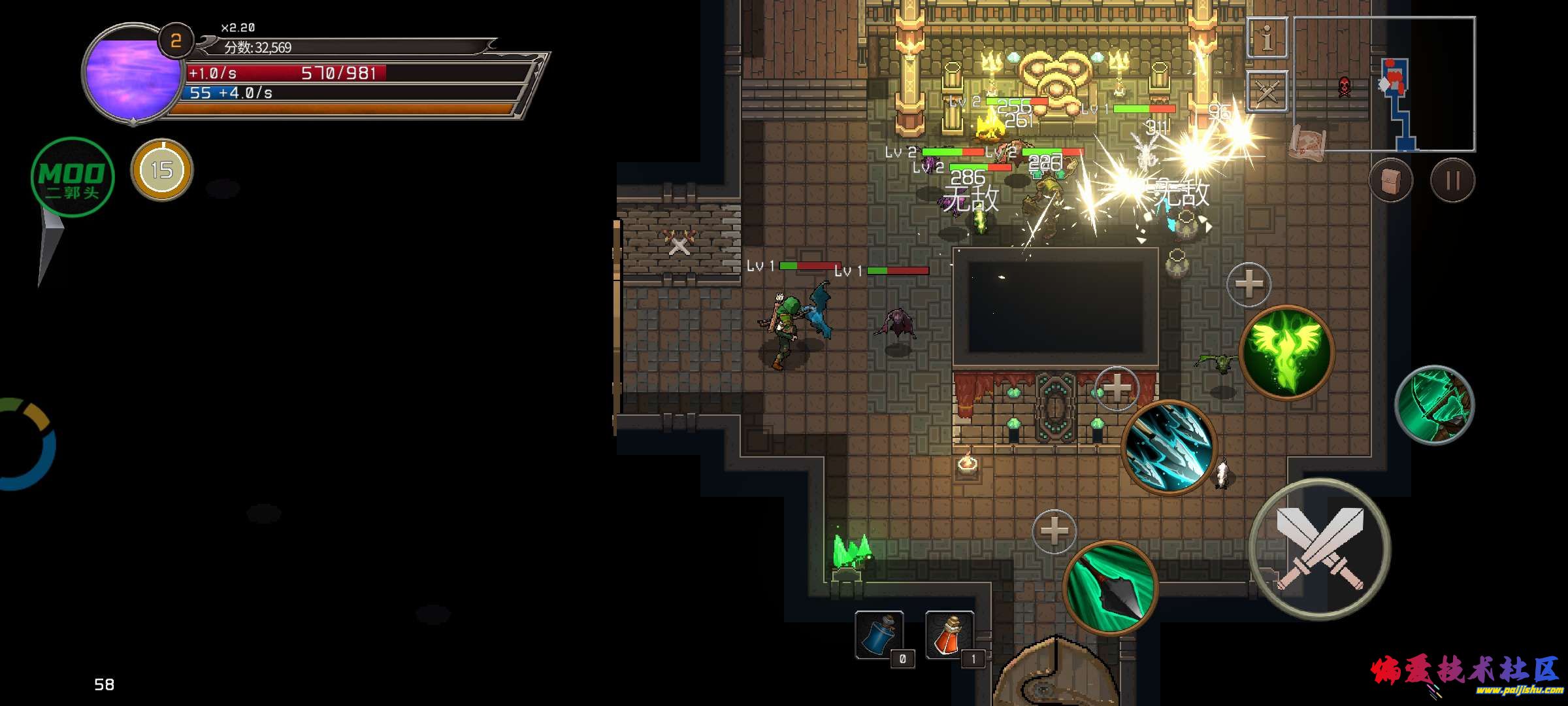This screenshot has height=706, width=1568.
Task: Pause the game
Action: 1452,180
